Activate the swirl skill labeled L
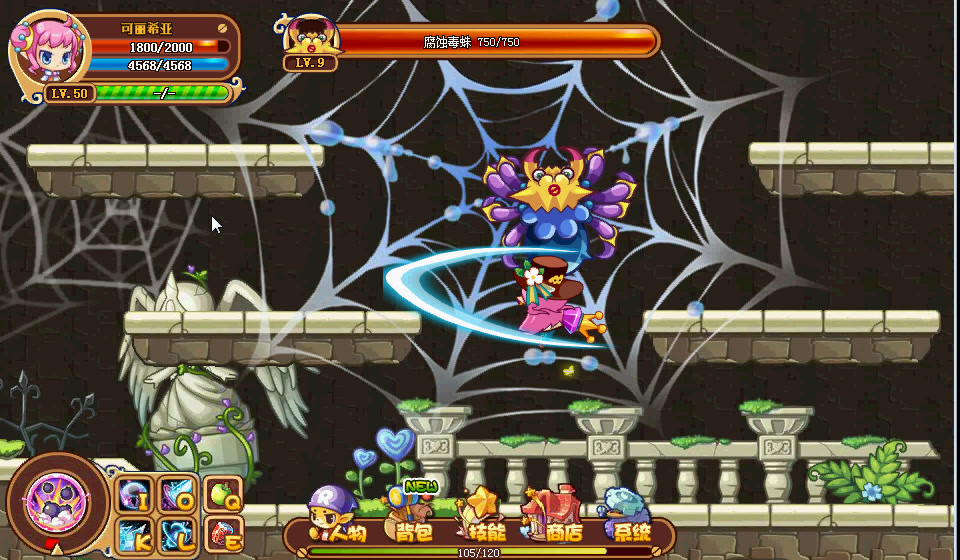Image resolution: width=960 pixels, height=560 pixels. tap(176, 534)
